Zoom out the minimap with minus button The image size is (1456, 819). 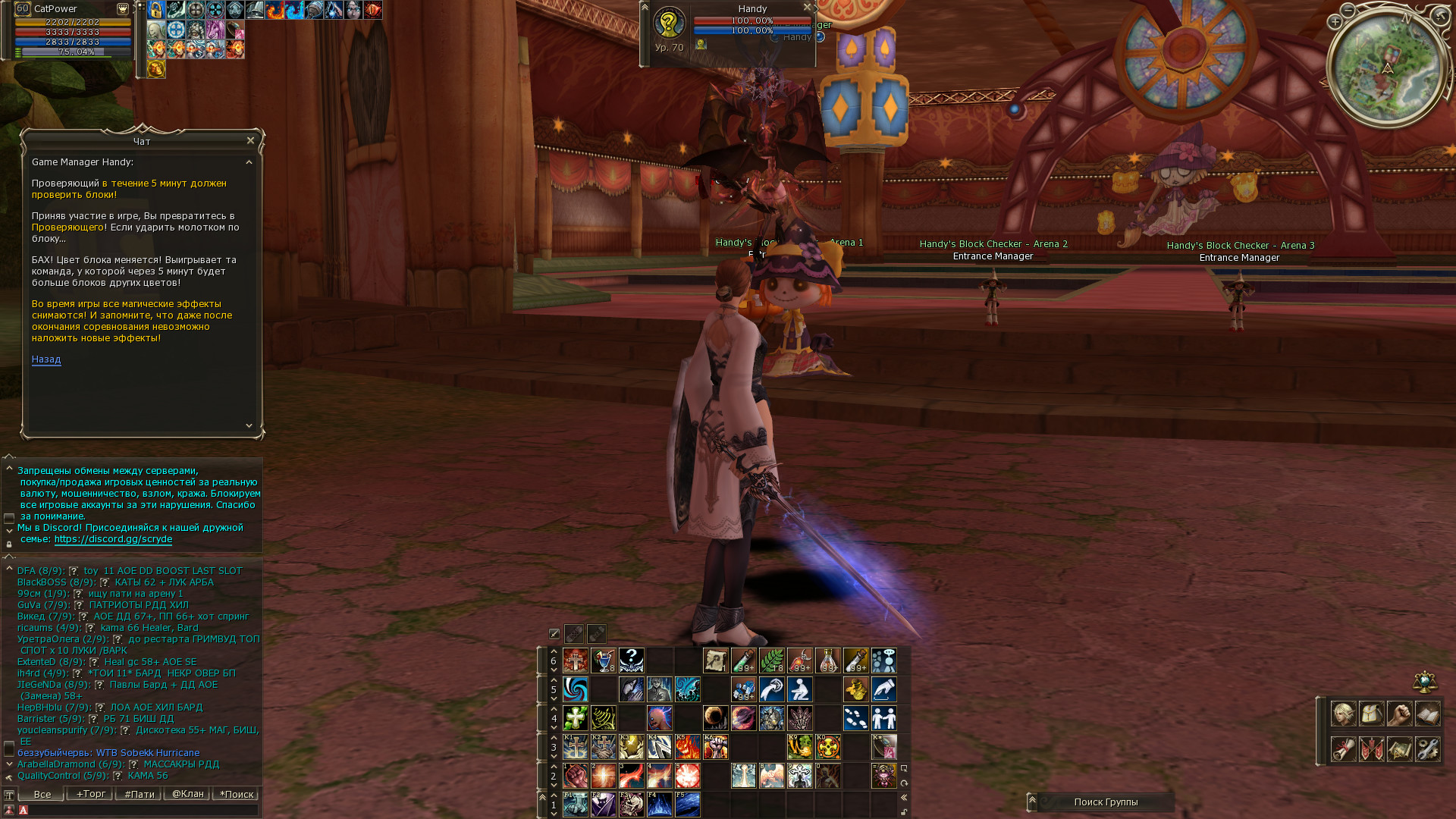pyautogui.click(x=1348, y=10)
